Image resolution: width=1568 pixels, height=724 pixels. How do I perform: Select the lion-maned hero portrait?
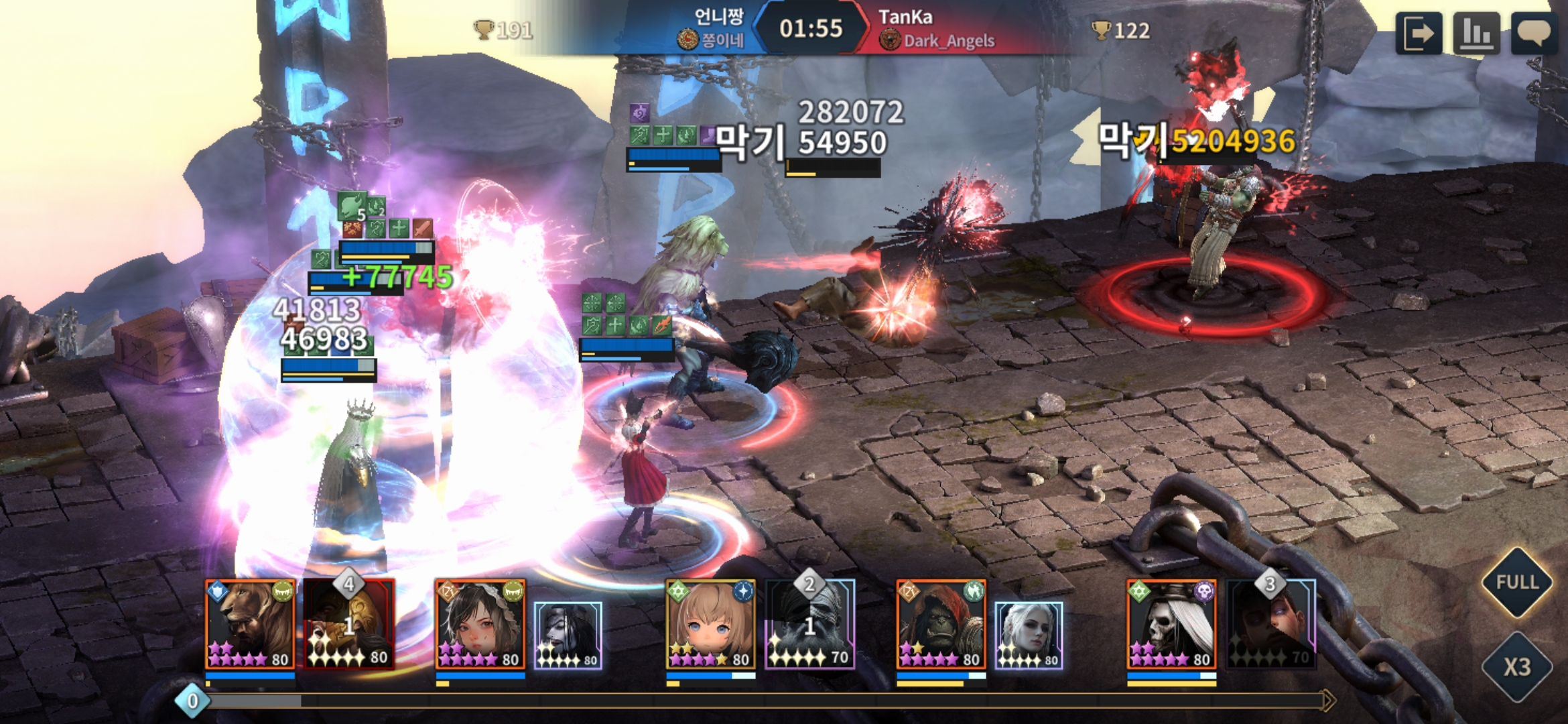(x=250, y=625)
